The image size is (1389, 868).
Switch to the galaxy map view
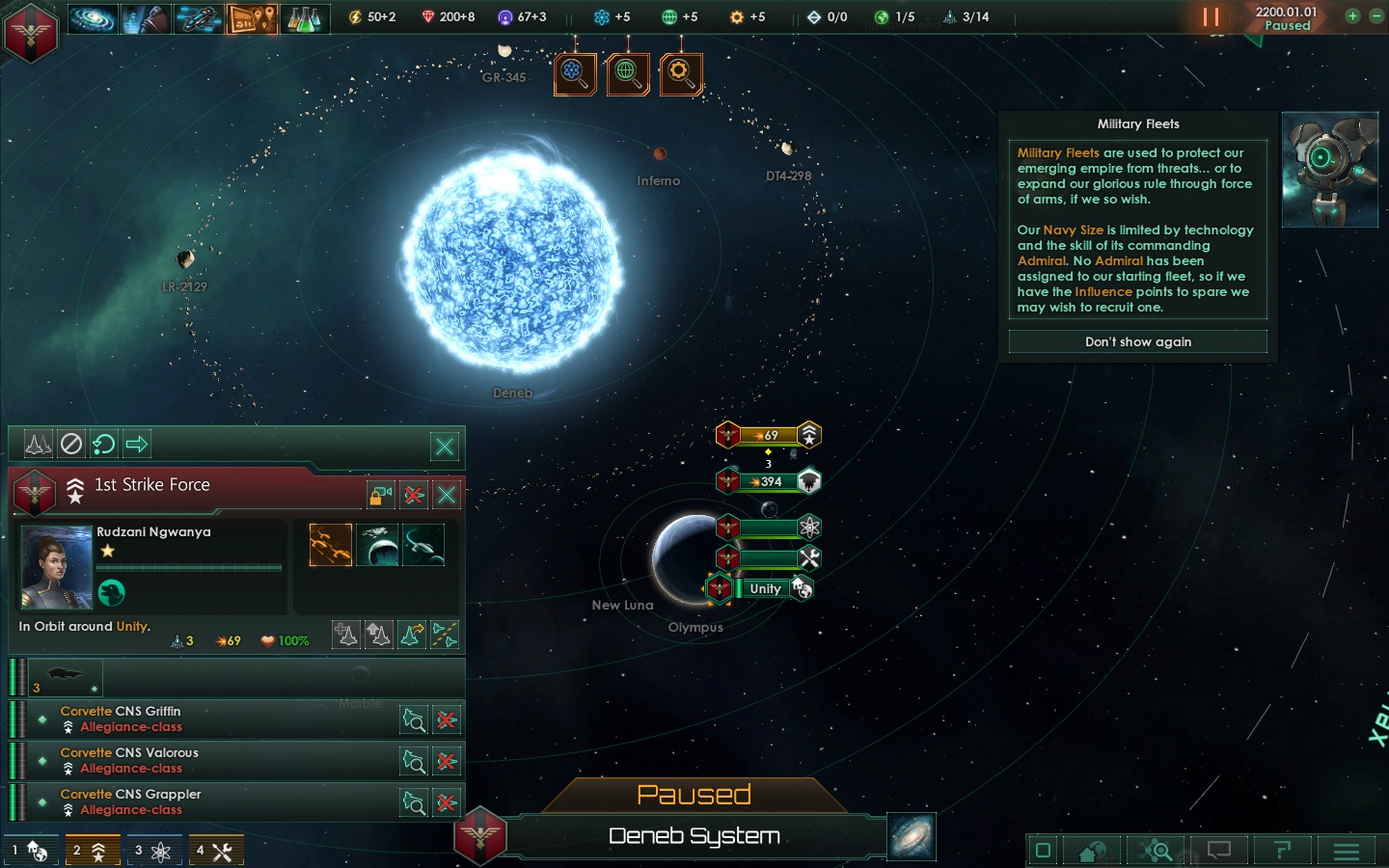(912, 836)
